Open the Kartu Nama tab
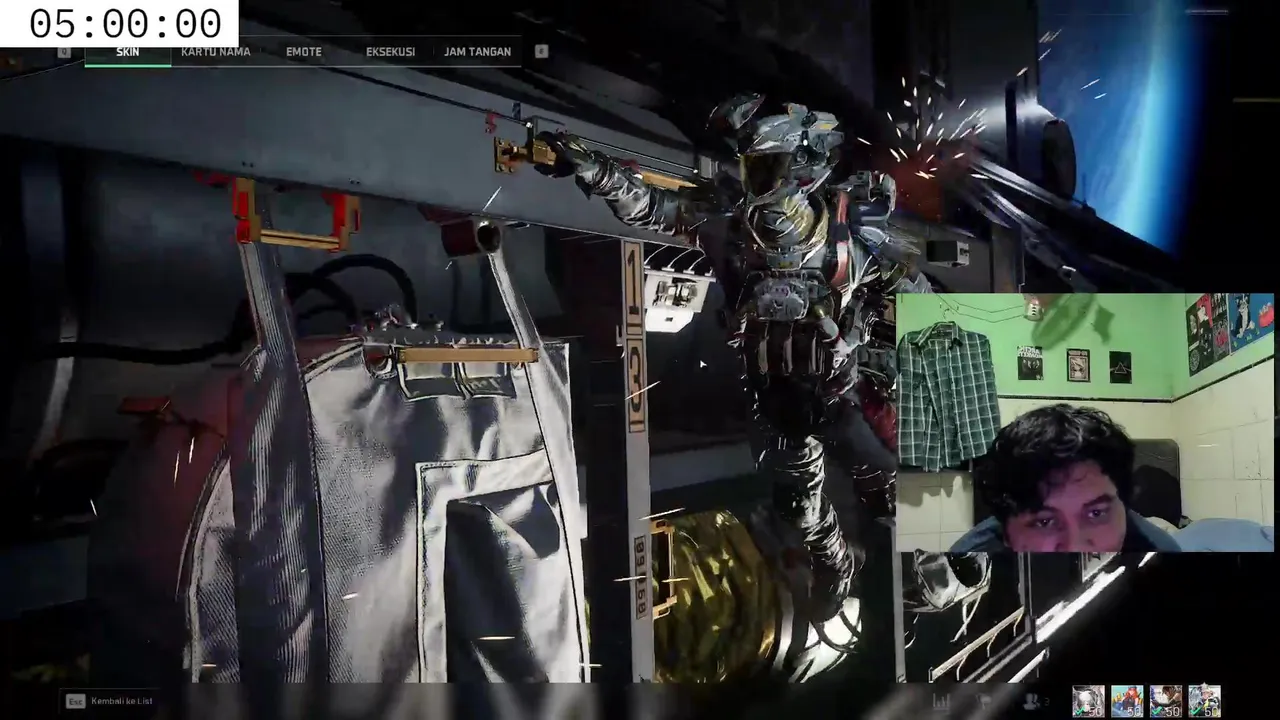The height and width of the screenshot is (720, 1280). pos(215,52)
